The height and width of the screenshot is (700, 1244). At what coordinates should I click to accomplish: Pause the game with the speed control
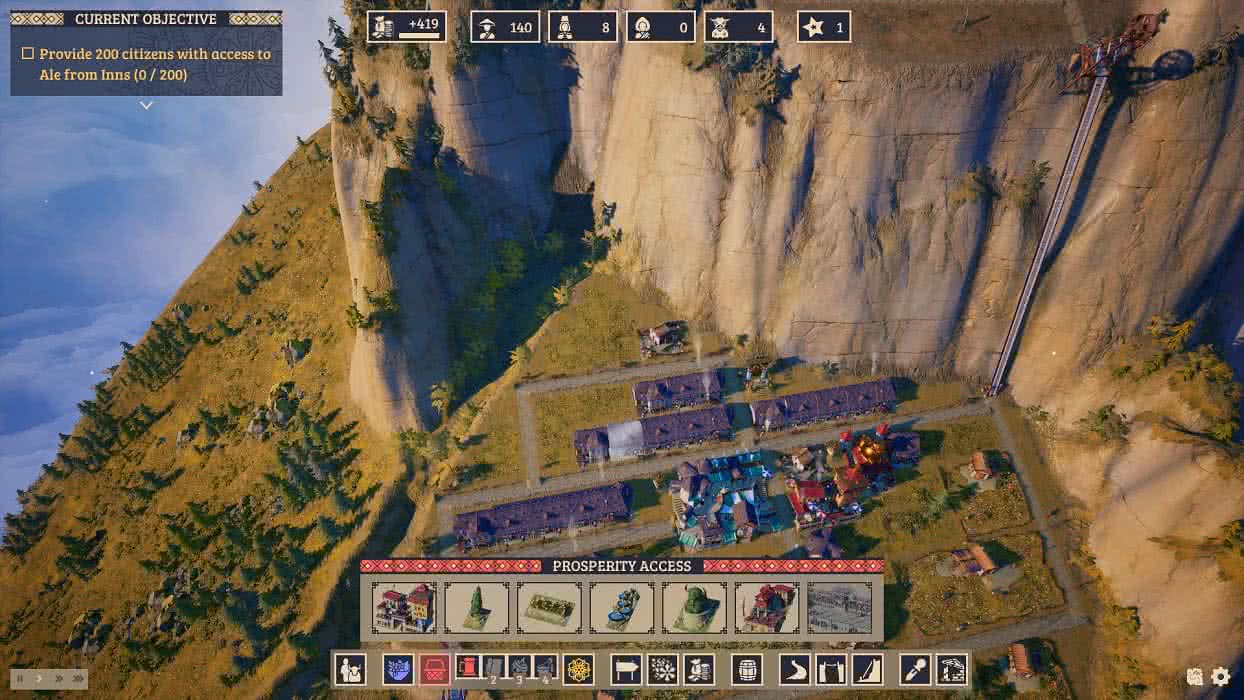tap(19, 678)
